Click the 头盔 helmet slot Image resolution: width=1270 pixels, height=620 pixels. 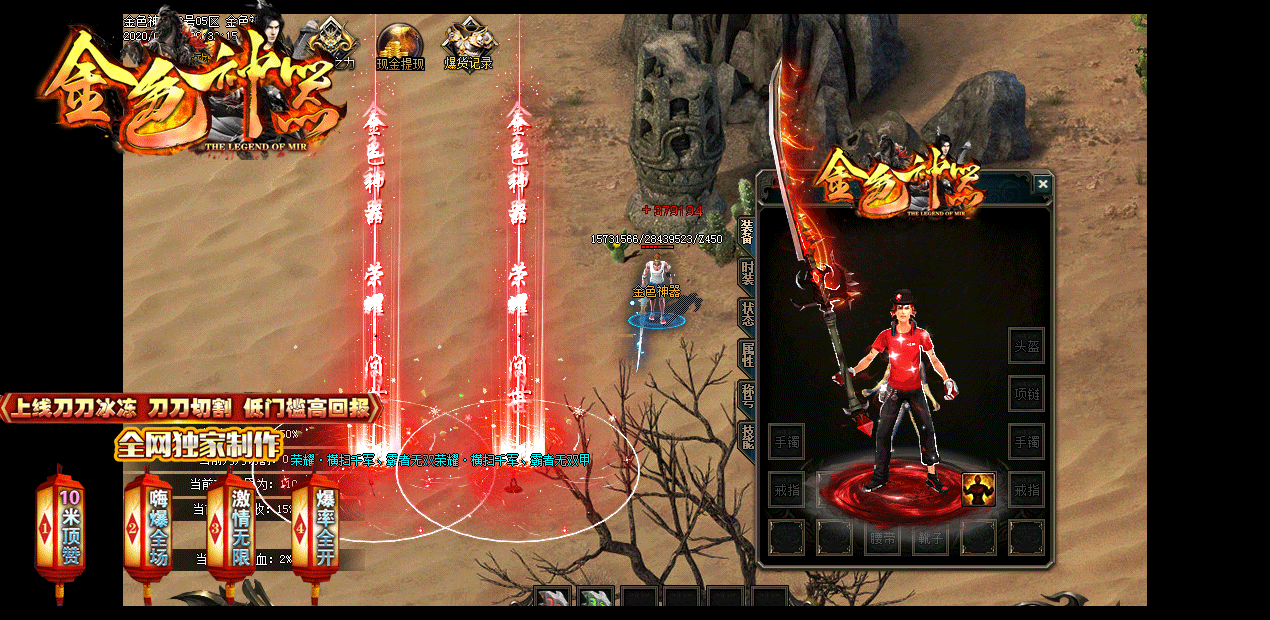(x=1026, y=345)
